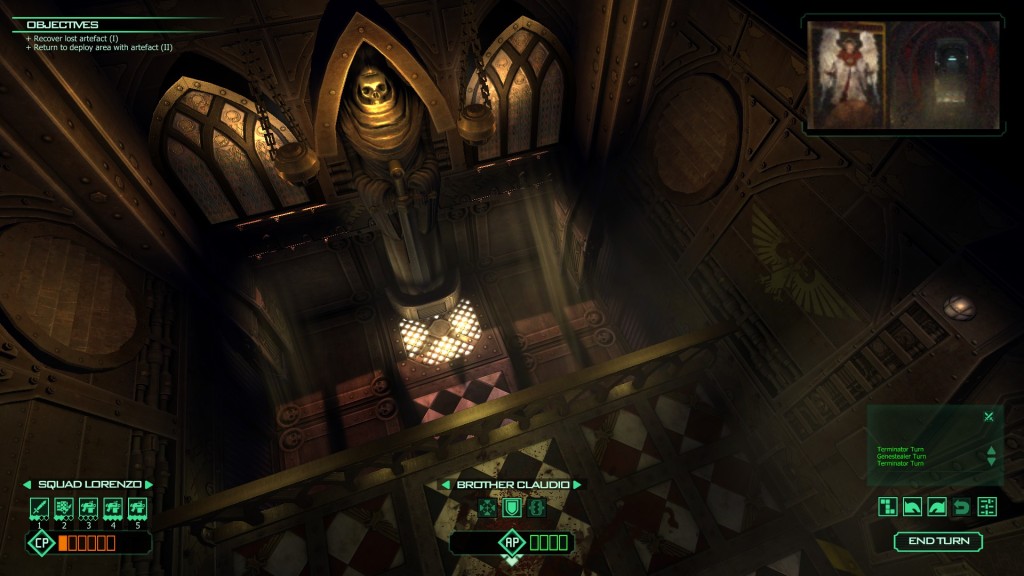Activate the curly-bracket action icon
The height and width of the screenshot is (576, 1024).
coord(535,507)
